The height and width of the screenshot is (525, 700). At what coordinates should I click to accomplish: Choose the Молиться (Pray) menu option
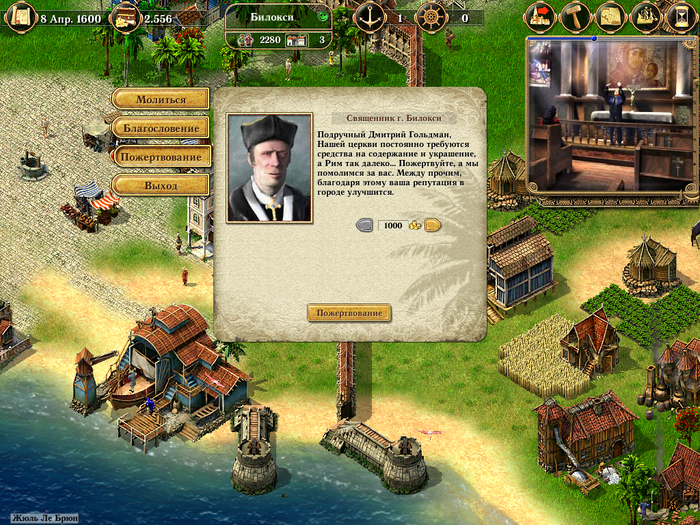161,99
